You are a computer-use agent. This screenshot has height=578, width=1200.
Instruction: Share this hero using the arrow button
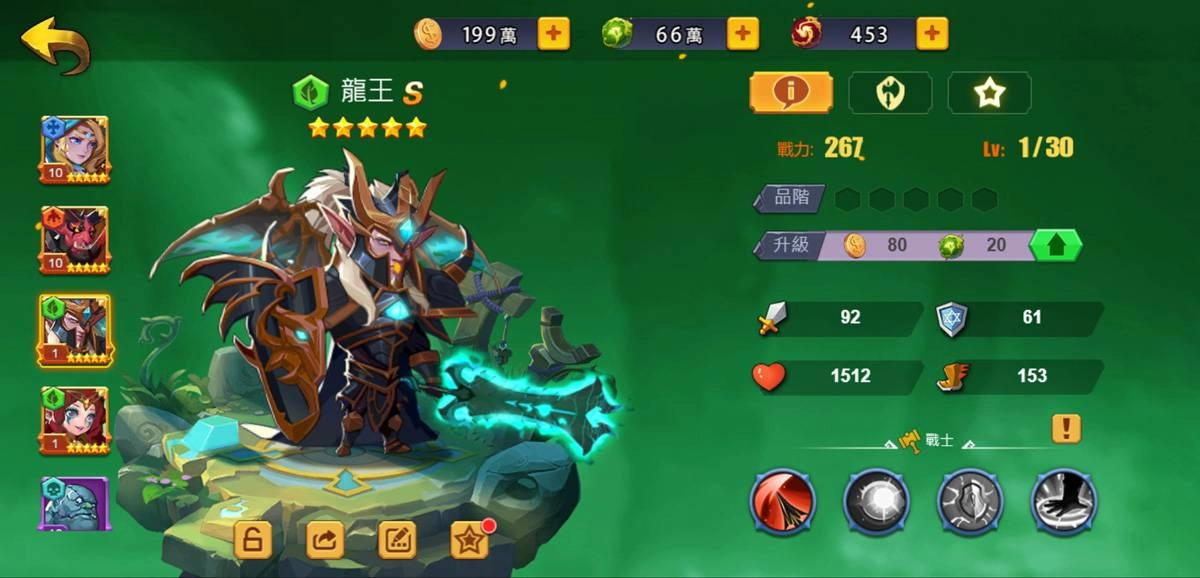point(325,540)
